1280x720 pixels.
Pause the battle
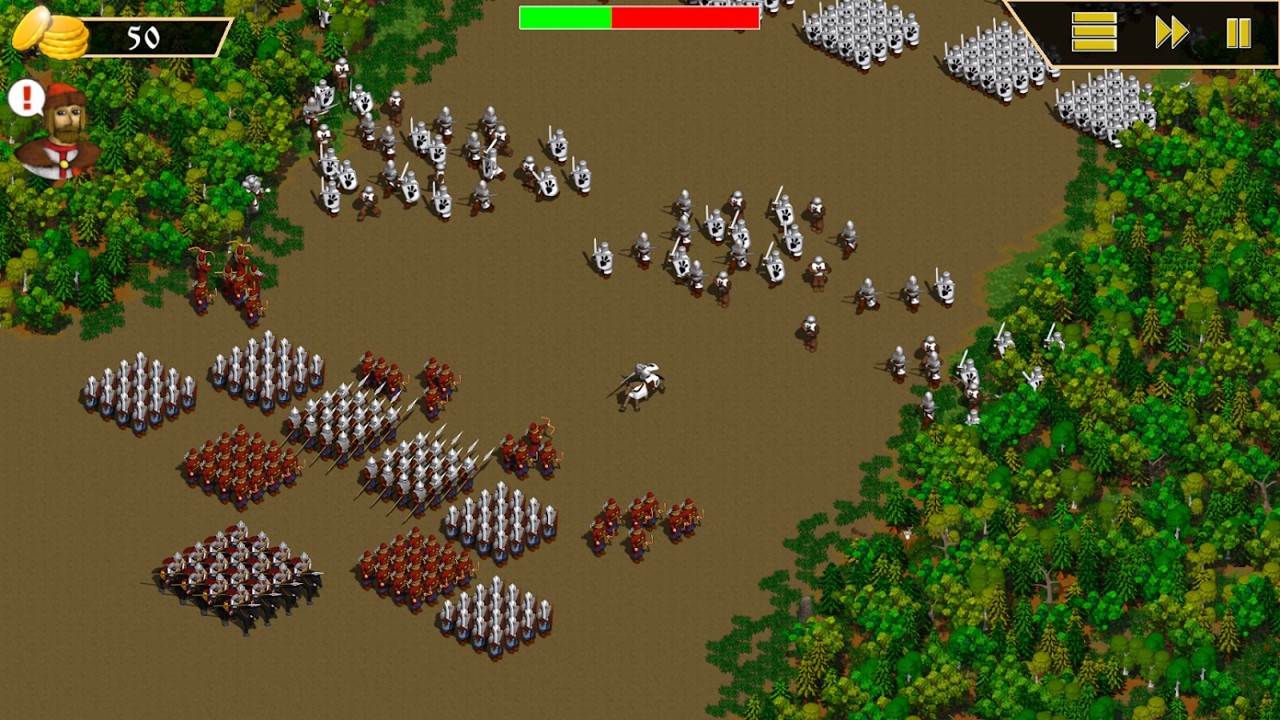tap(1238, 33)
